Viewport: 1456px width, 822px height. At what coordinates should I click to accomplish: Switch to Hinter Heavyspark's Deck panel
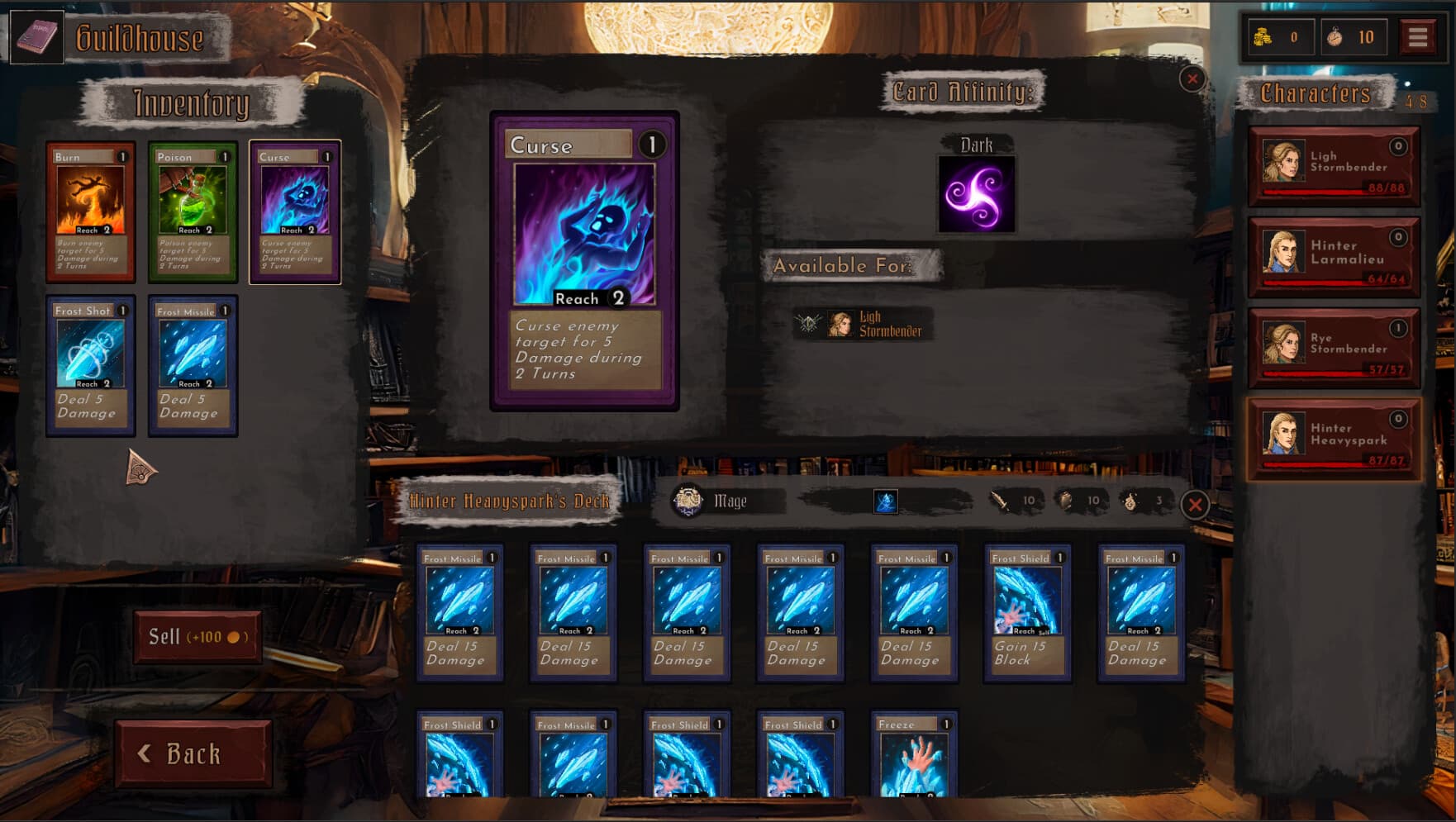click(x=511, y=501)
